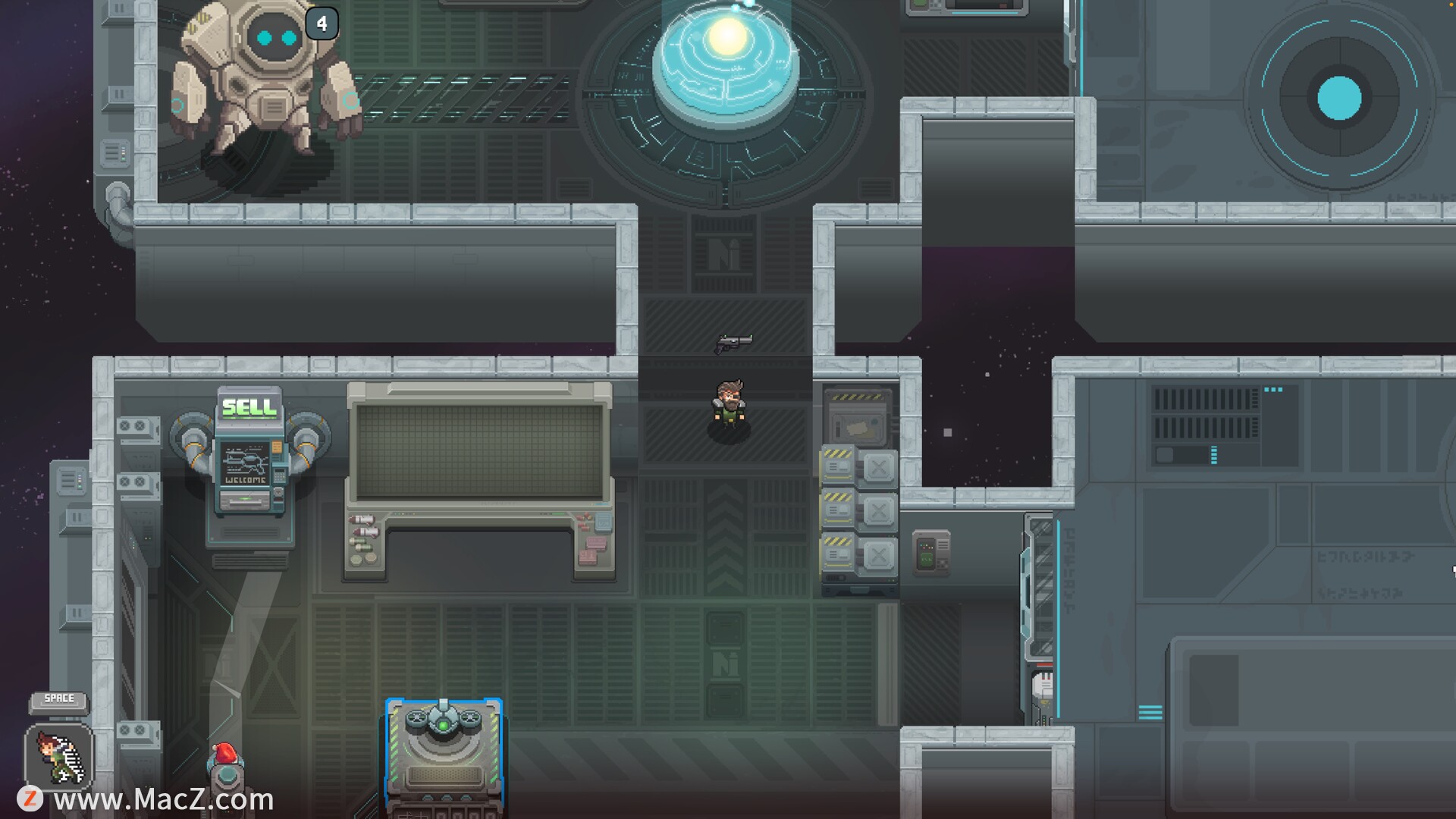Activate the dodge roll ability icon

click(59, 756)
